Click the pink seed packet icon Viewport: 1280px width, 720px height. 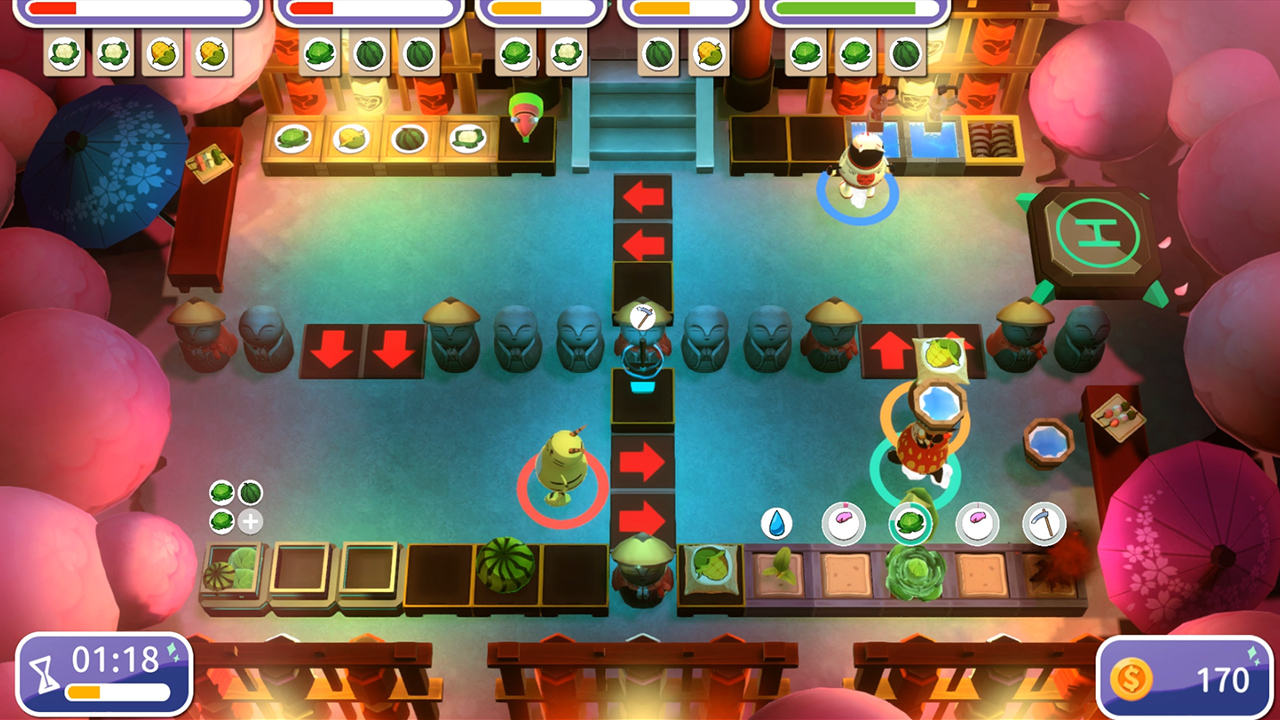(x=843, y=522)
